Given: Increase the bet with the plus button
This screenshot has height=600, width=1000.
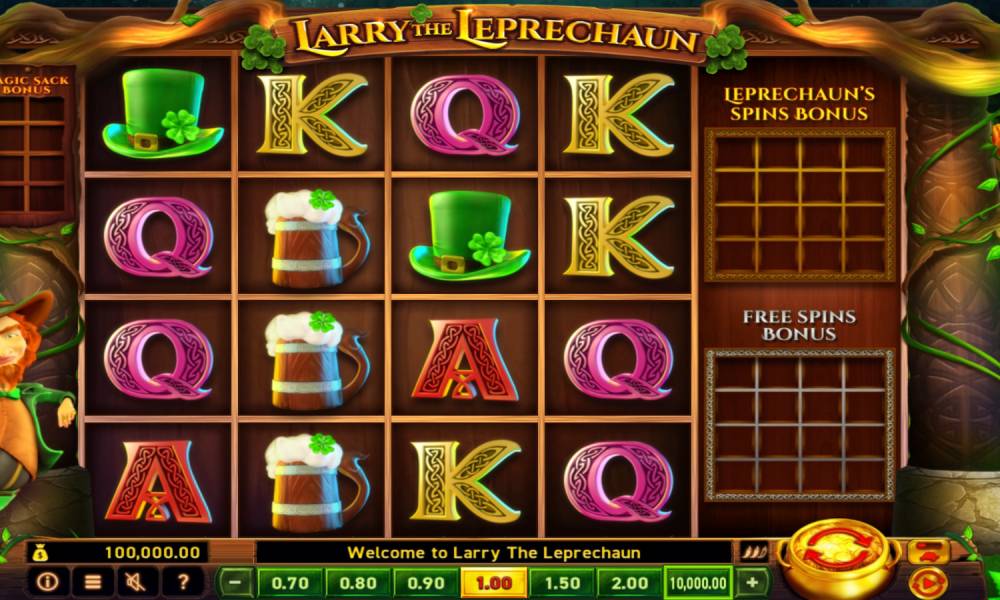Looking at the screenshot, I should pos(752,582).
